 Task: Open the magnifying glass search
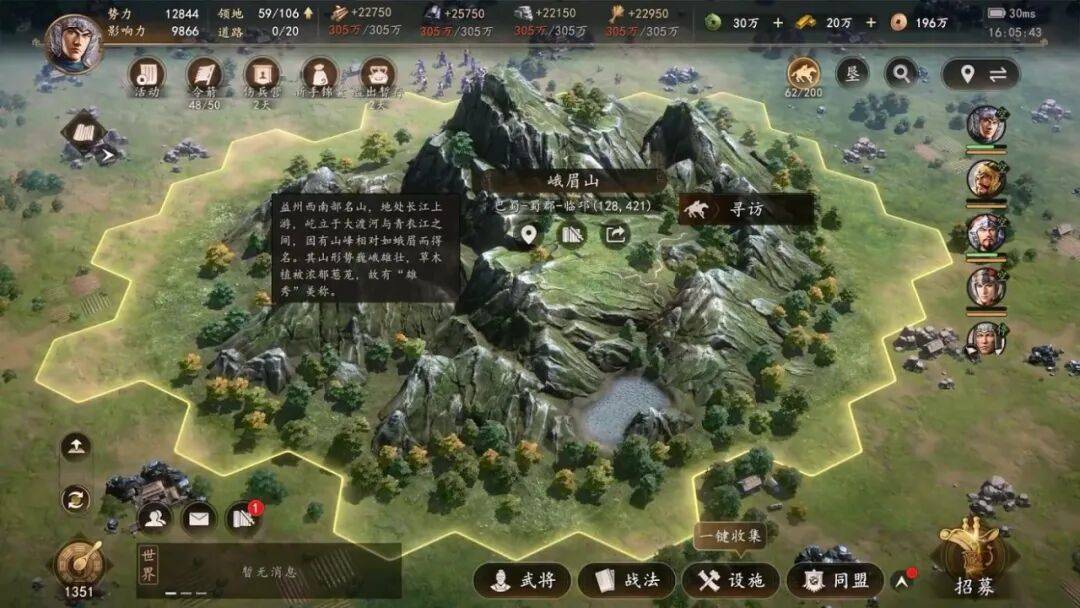pos(901,72)
